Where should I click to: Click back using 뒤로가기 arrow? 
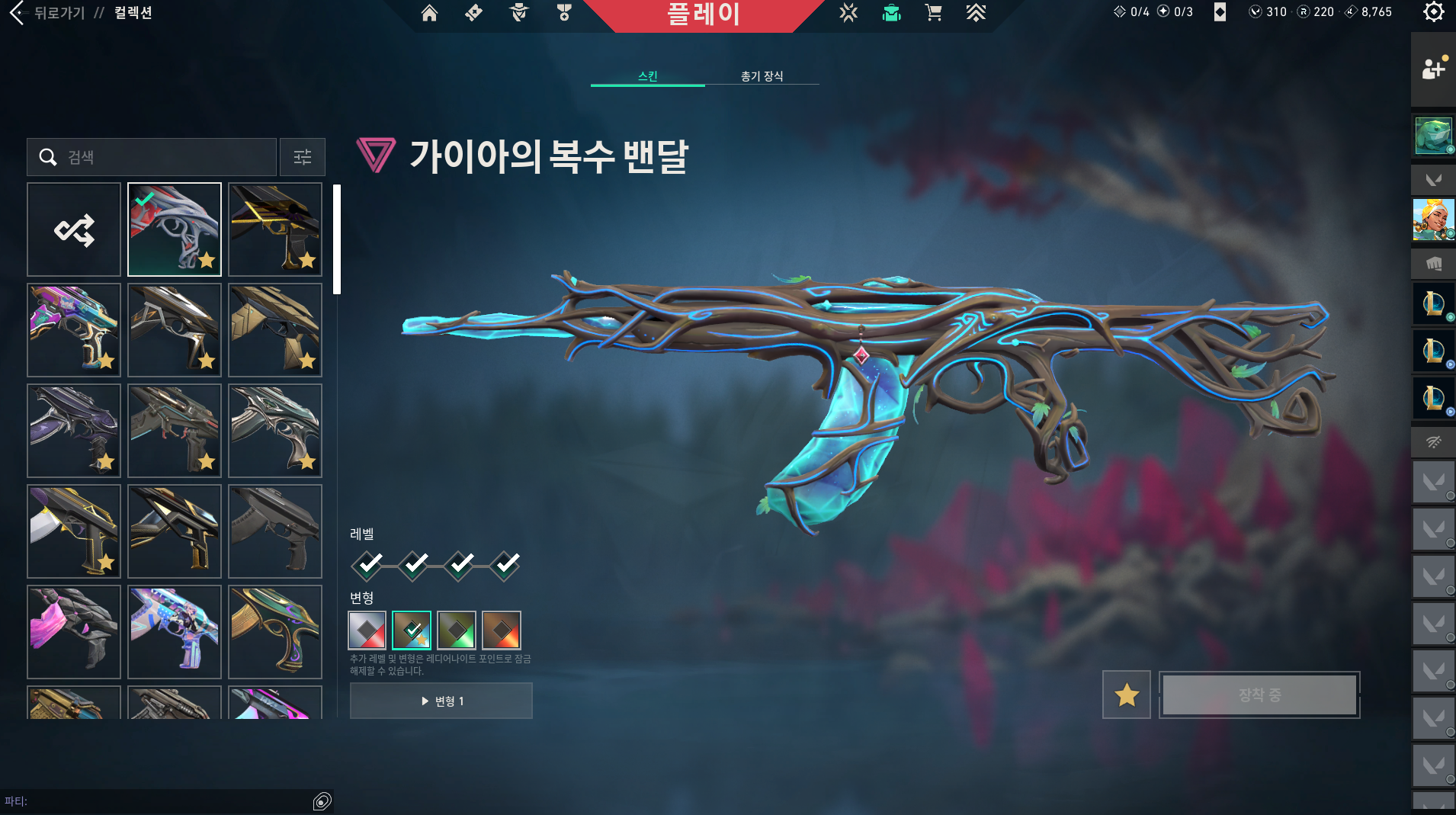point(17,13)
